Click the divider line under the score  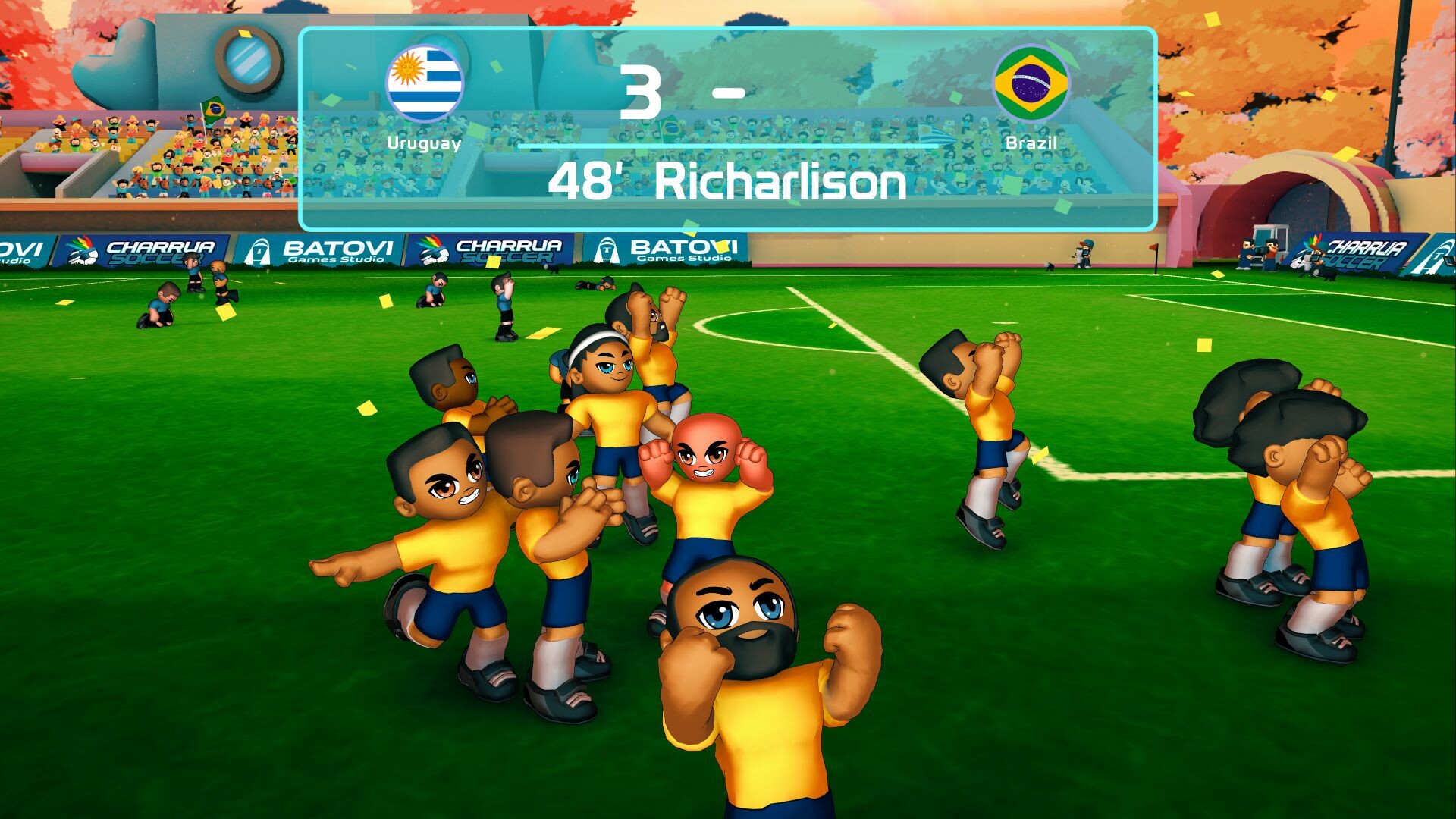click(x=728, y=144)
